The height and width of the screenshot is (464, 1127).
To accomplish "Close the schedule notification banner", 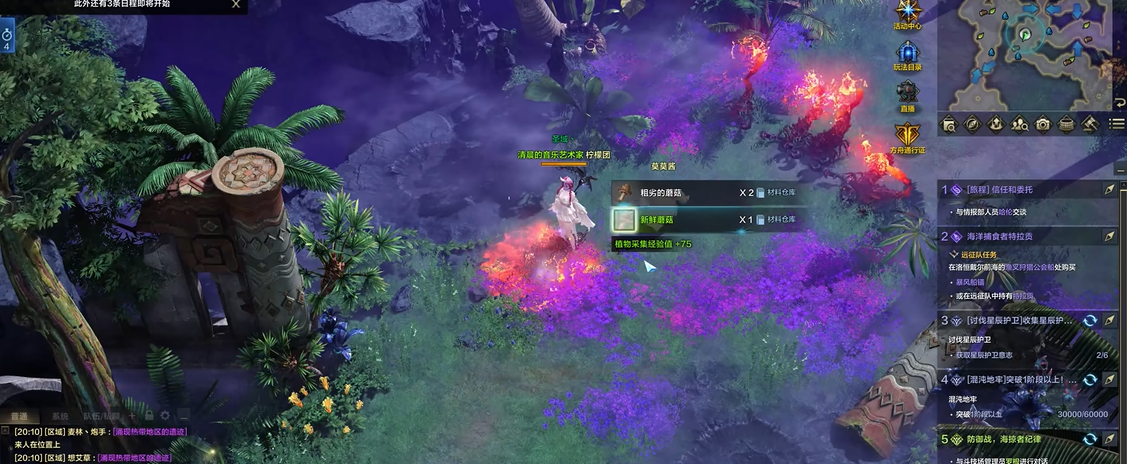I will 236,4.
